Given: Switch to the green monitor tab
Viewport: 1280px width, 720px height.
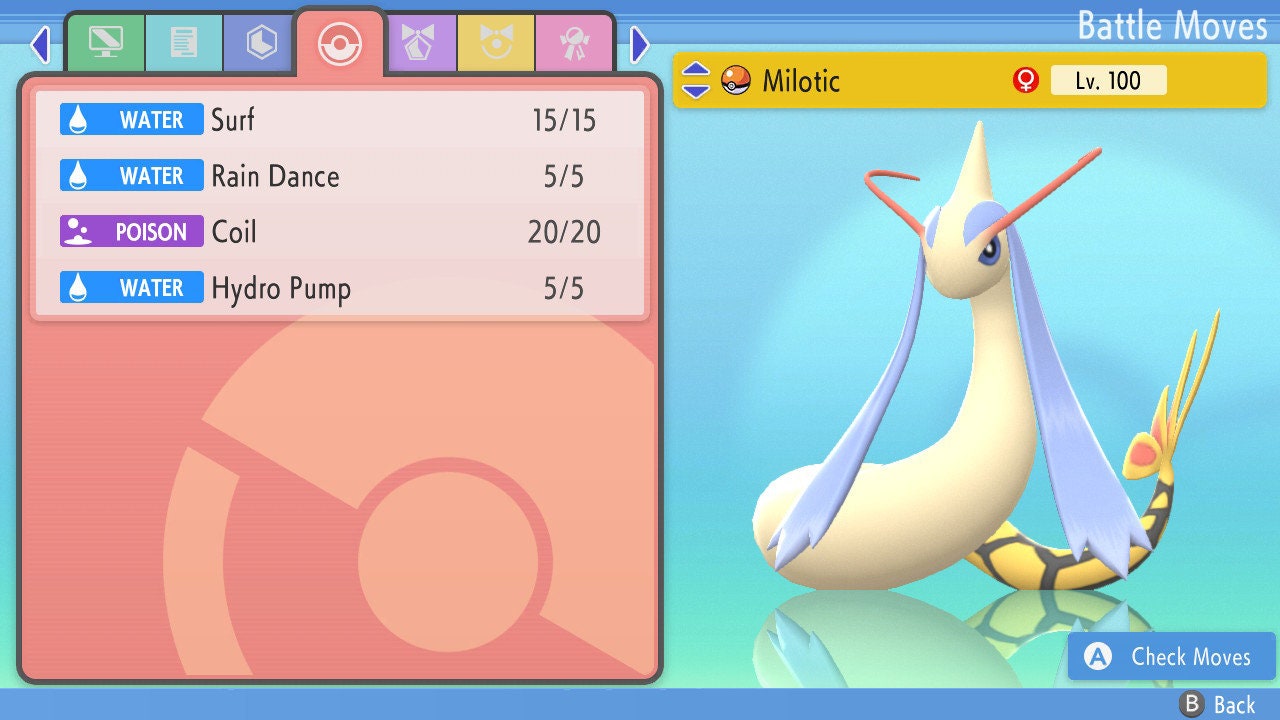Looking at the screenshot, I should click(x=105, y=44).
